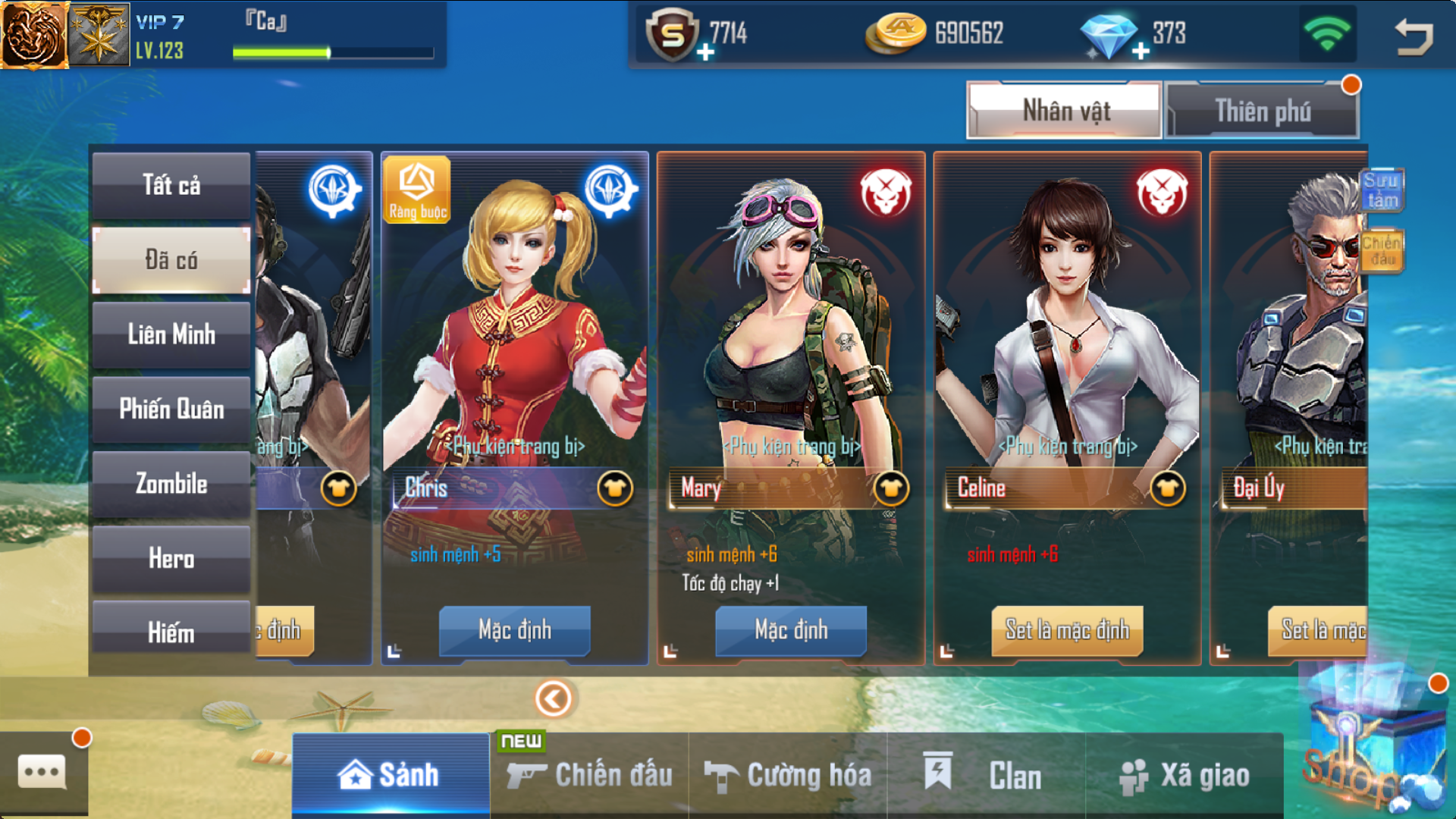1456x819 pixels.
Task: Show all characters with Tất cả
Action: click(171, 185)
